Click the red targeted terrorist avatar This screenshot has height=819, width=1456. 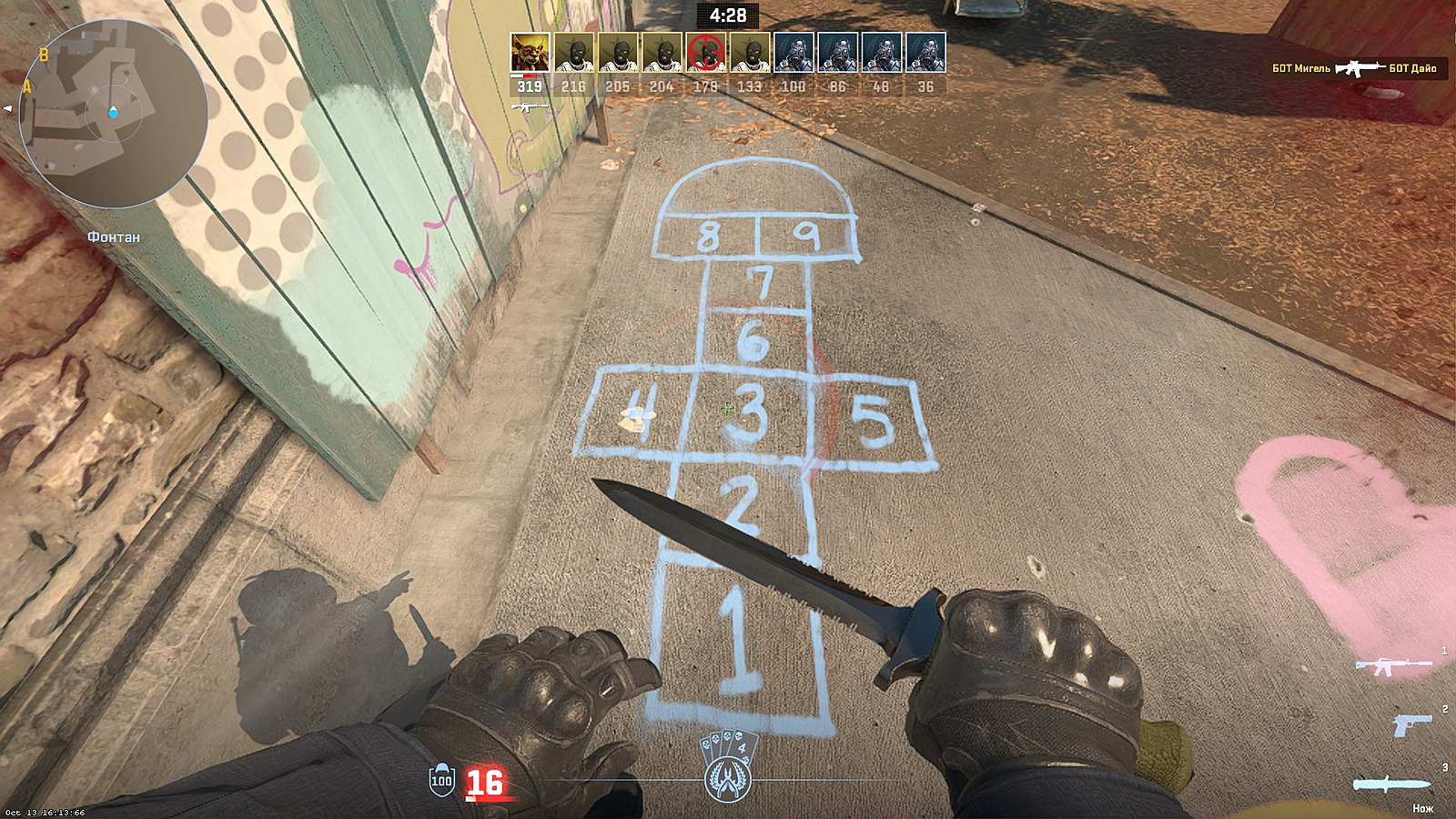(707, 53)
